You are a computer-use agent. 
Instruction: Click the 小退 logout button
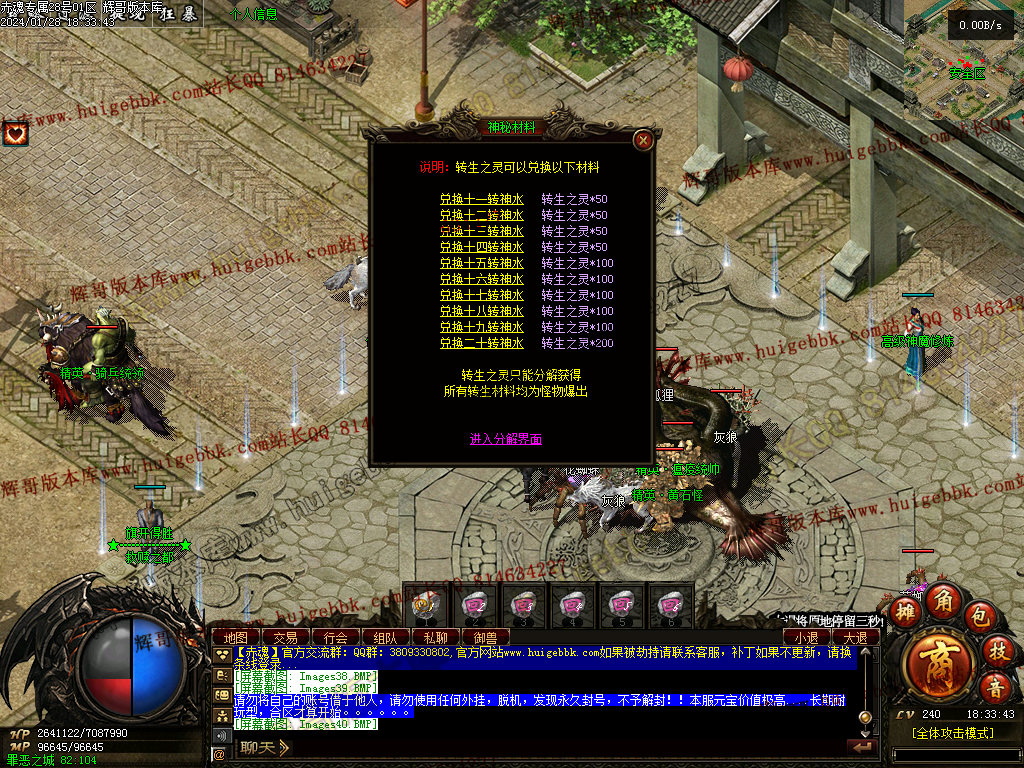[x=807, y=637]
